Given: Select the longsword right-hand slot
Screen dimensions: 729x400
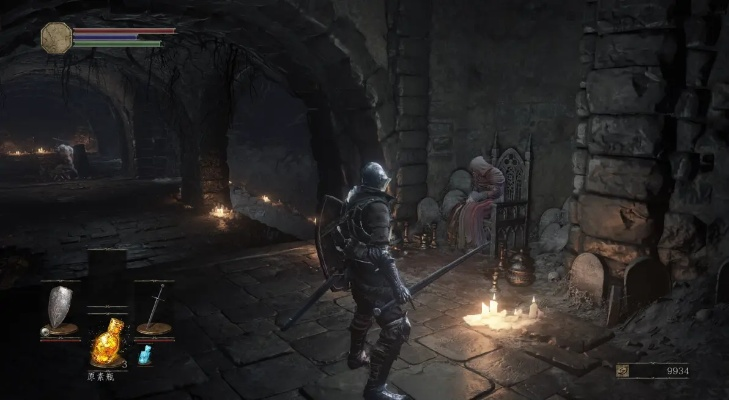Looking at the screenshot, I should point(155,309).
